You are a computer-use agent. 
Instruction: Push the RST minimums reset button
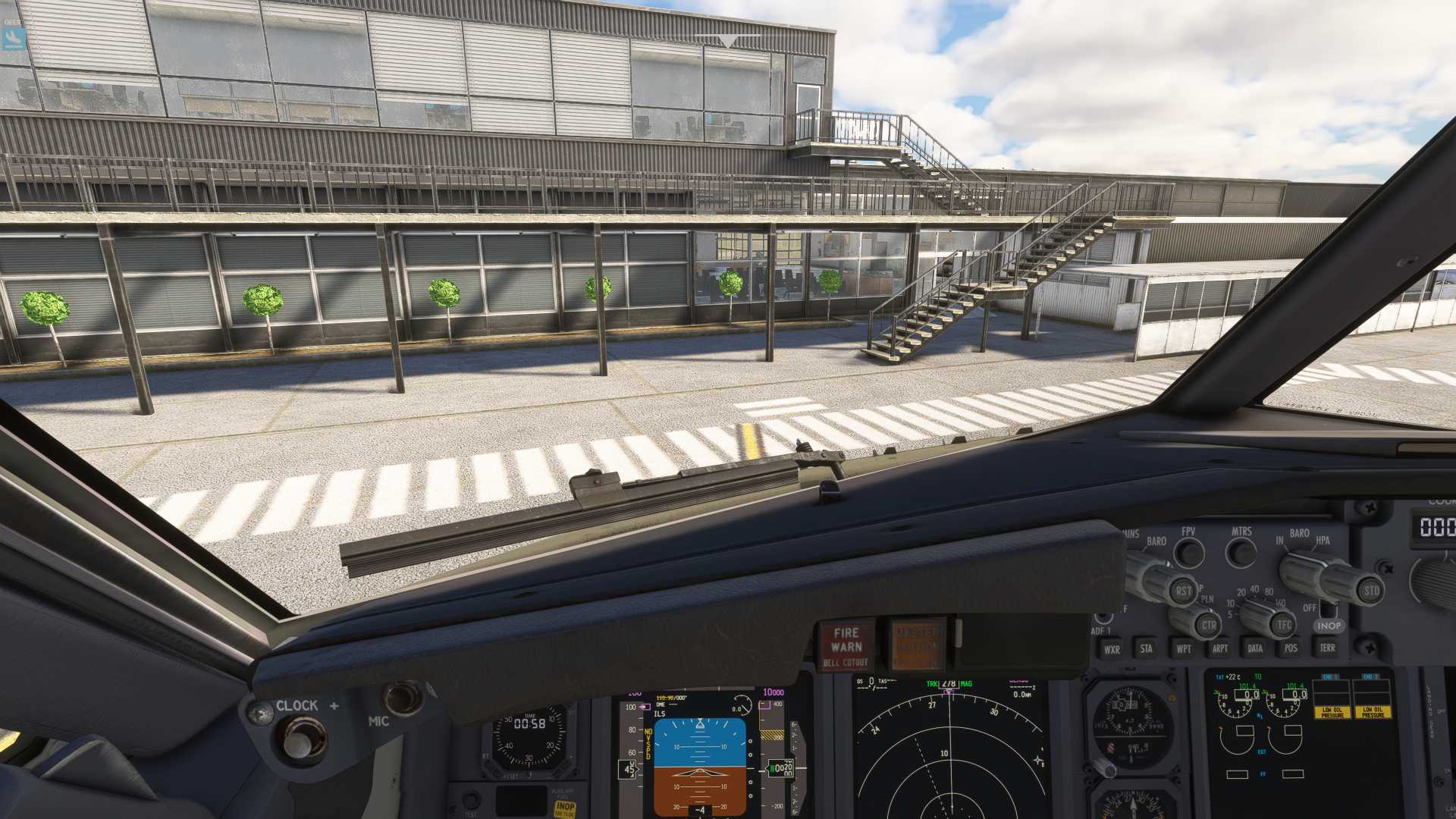[x=1183, y=591]
